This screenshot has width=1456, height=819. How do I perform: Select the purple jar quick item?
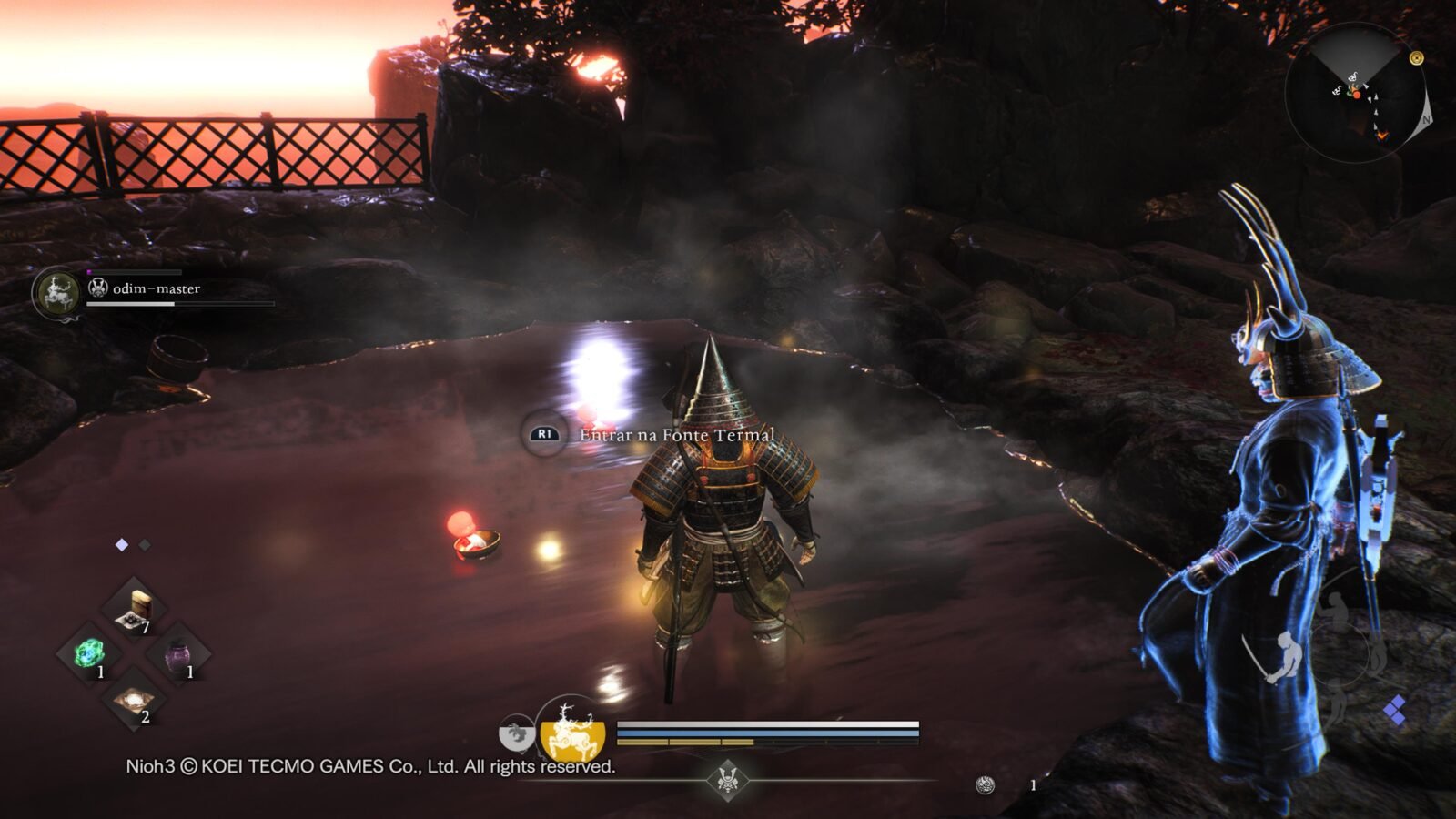click(x=178, y=654)
